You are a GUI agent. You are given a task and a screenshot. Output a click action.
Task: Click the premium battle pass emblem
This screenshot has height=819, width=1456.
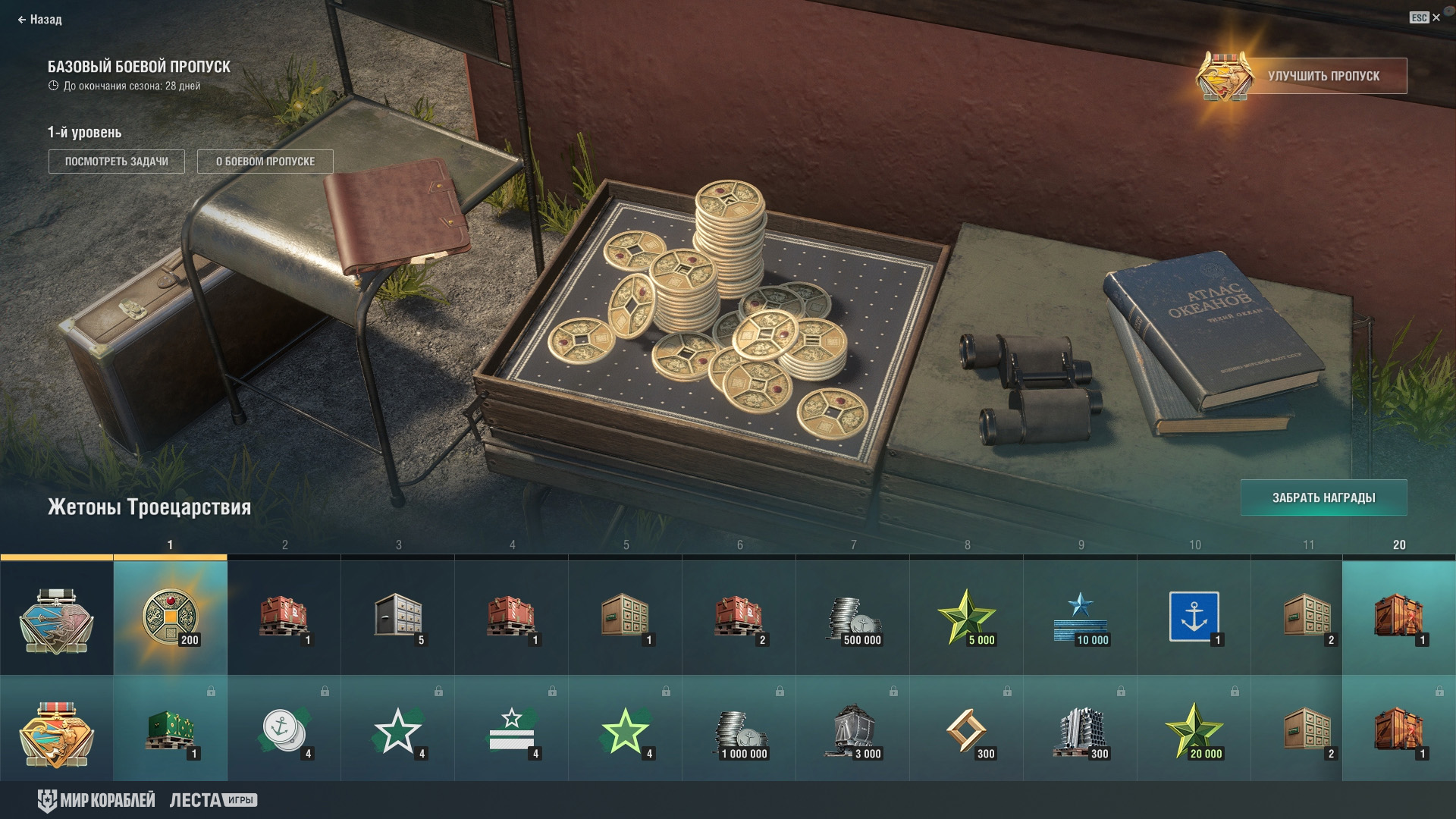(56, 733)
